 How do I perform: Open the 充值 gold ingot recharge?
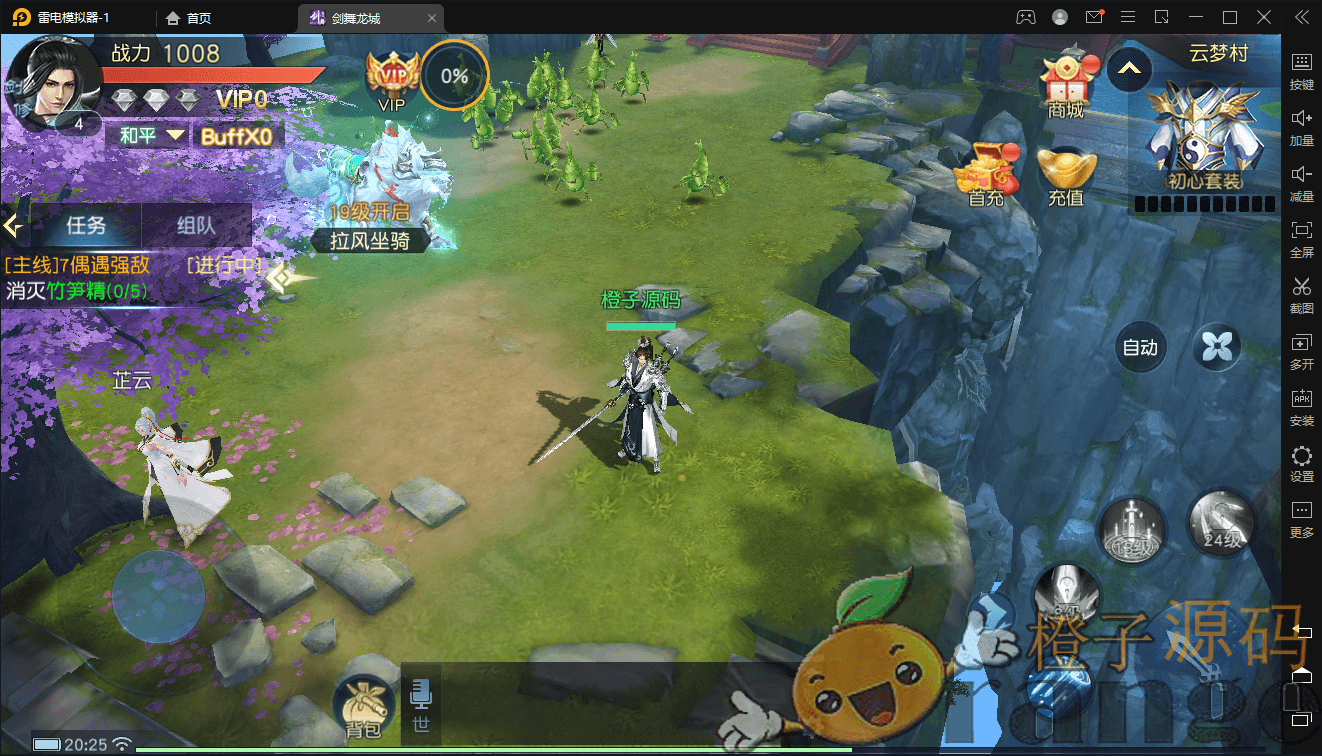click(1066, 174)
